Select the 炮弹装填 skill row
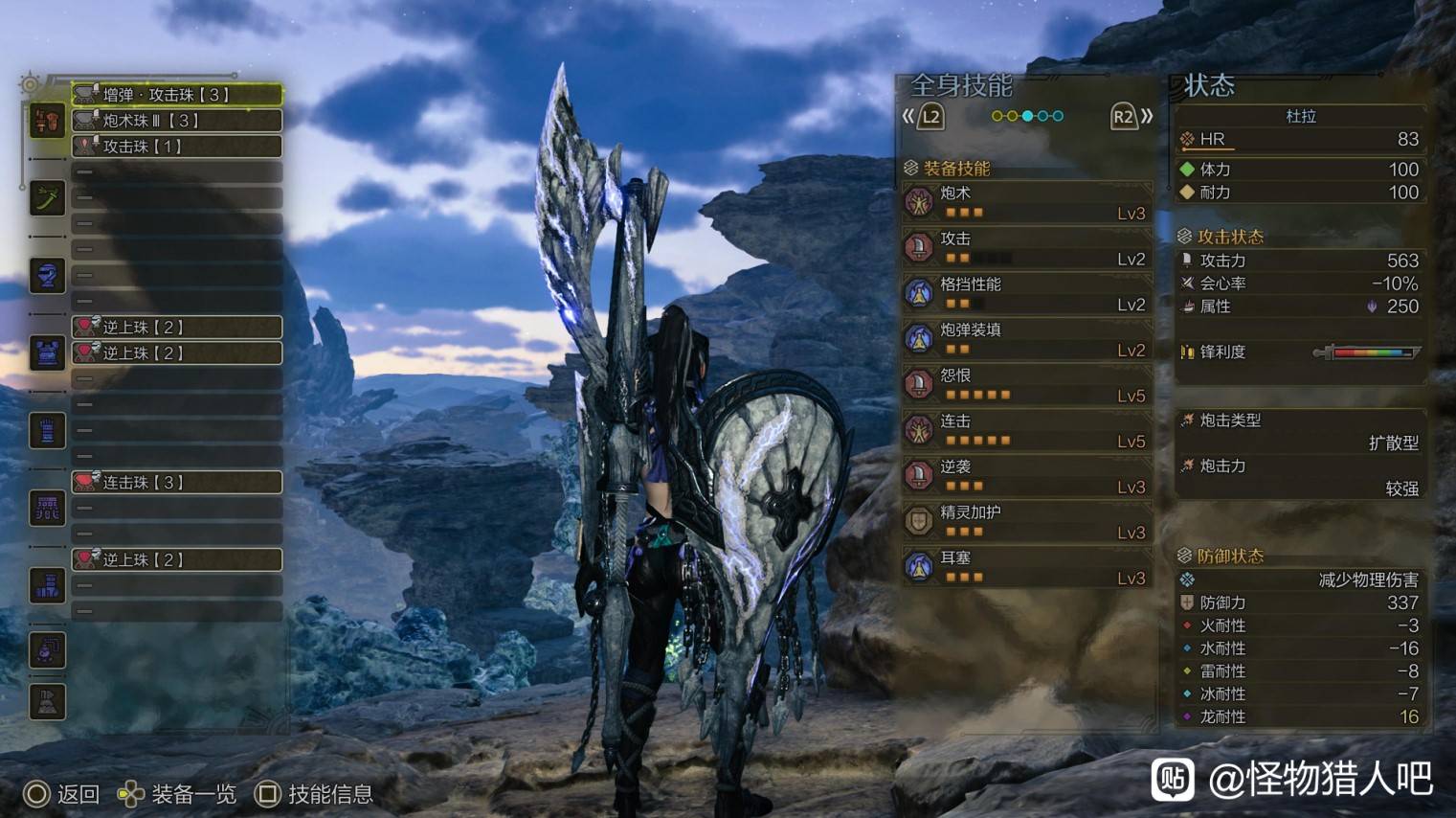The image size is (1456, 818). pyautogui.click(x=1026, y=339)
